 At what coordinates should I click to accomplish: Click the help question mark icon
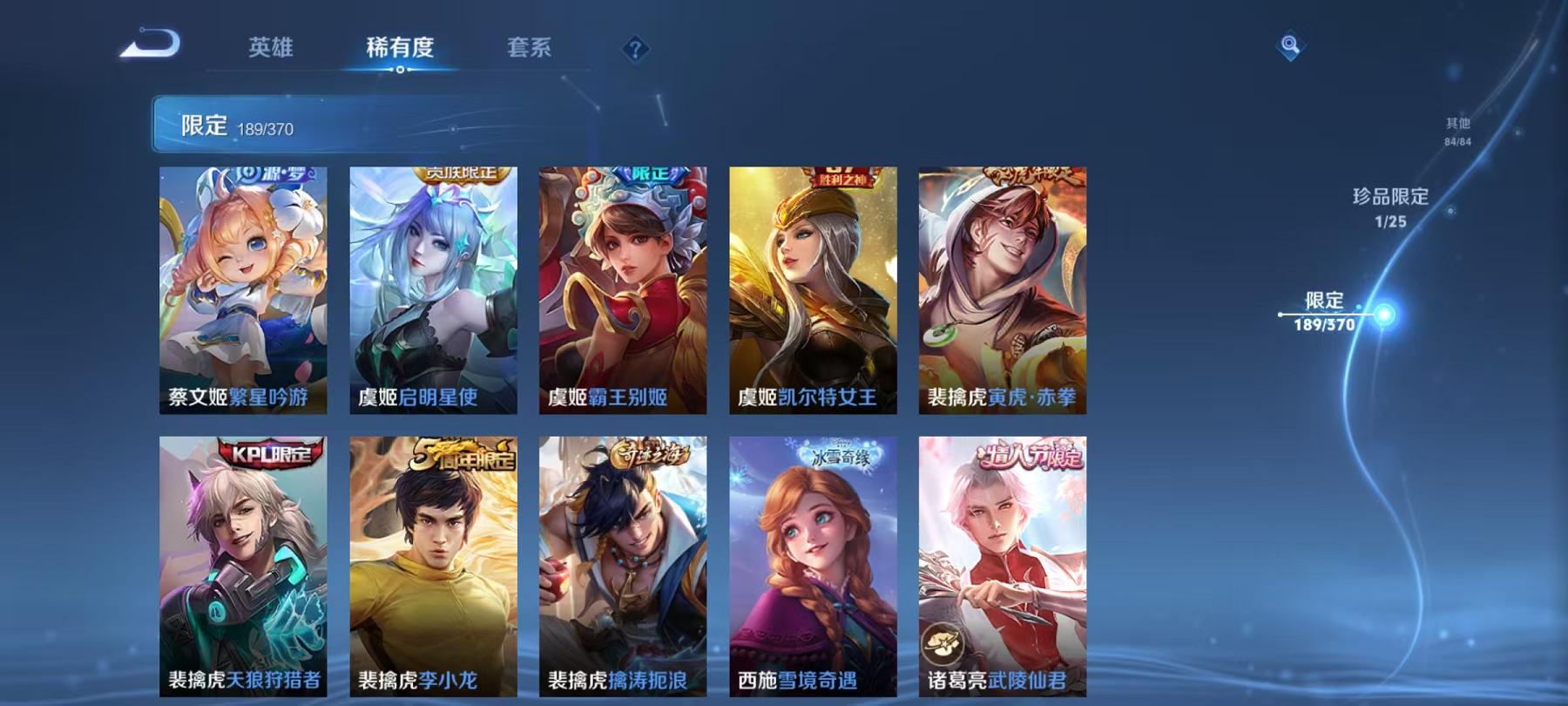click(x=634, y=48)
